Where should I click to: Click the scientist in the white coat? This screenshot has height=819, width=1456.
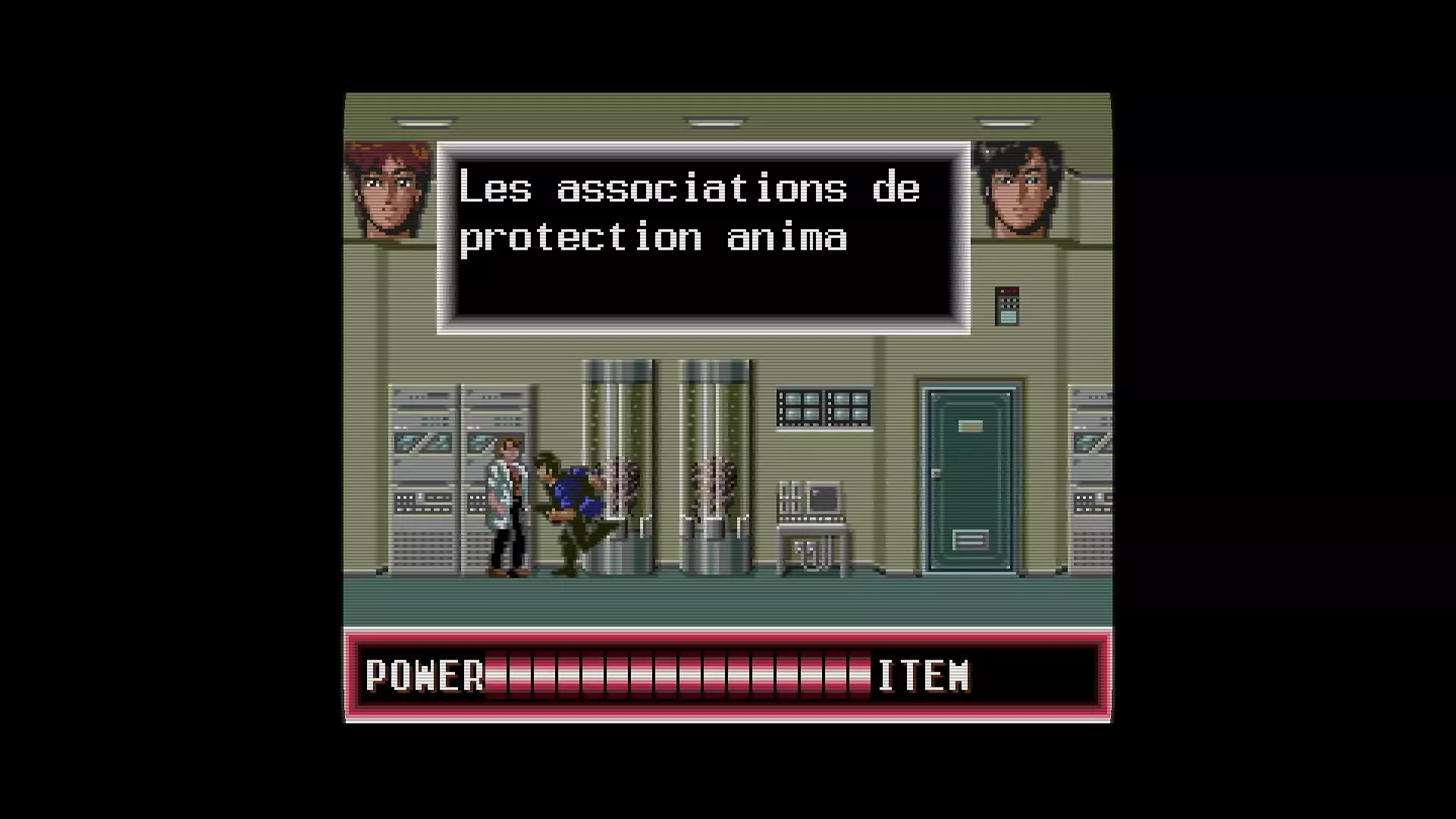[x=508, y=500]
